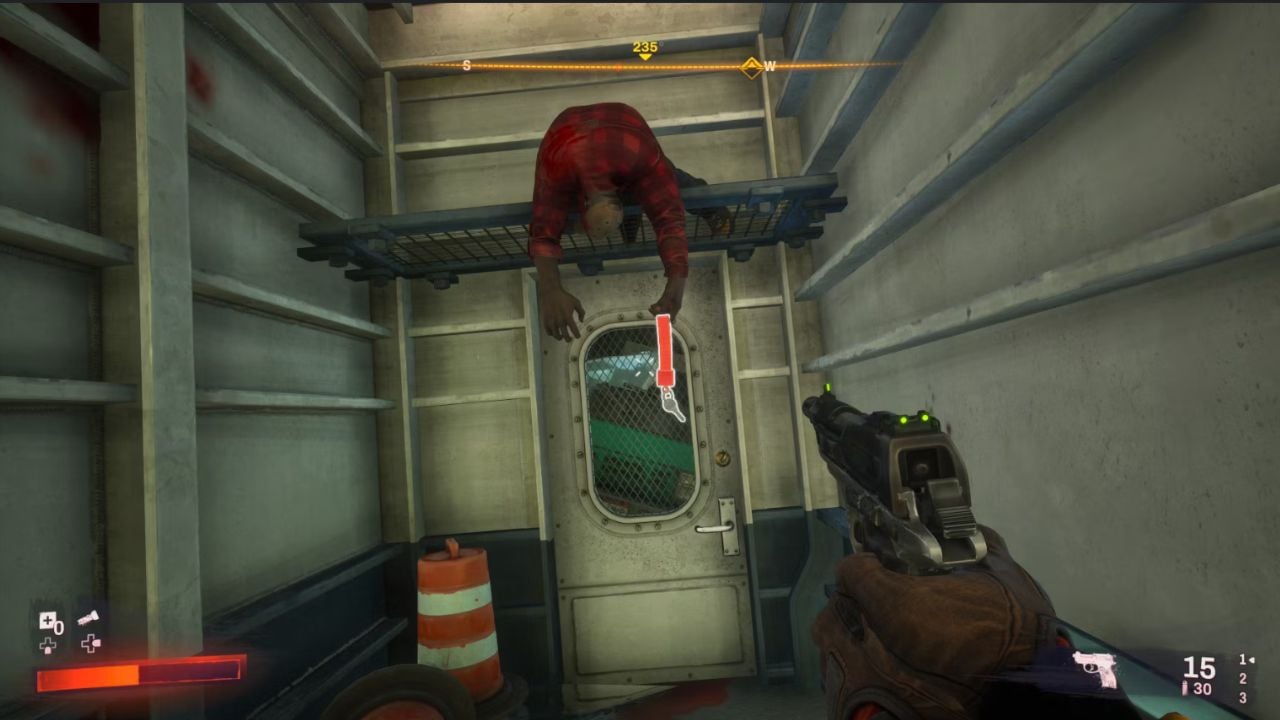
Task: Toggle the flashlight icon
Action: (90, 619)
